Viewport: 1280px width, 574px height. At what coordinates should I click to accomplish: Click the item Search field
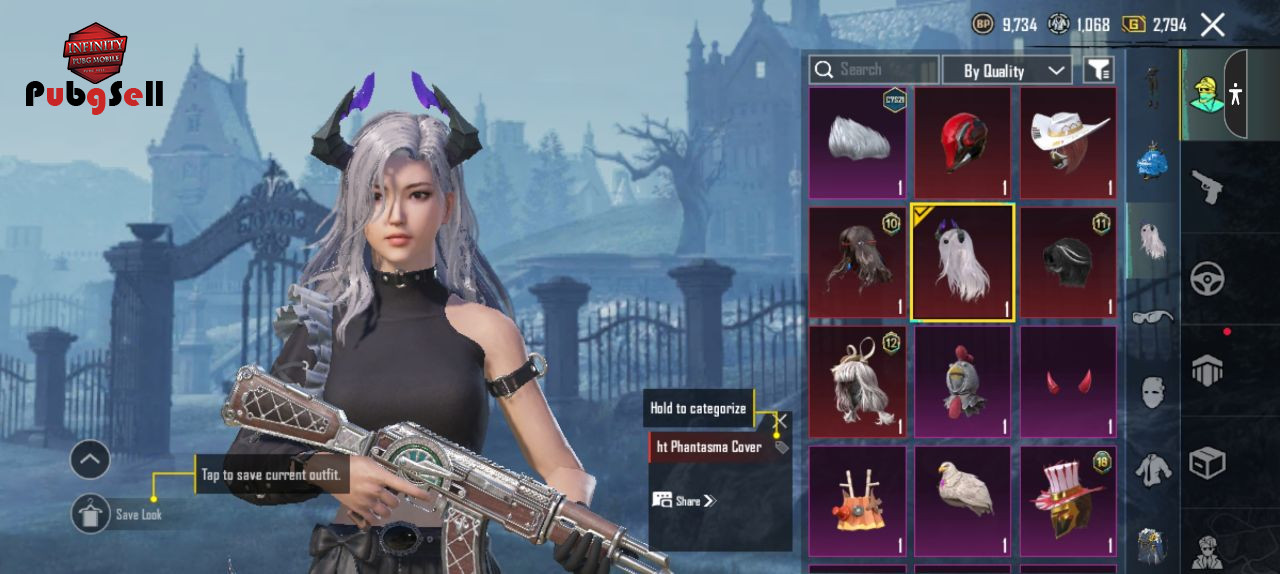(874, 70)
